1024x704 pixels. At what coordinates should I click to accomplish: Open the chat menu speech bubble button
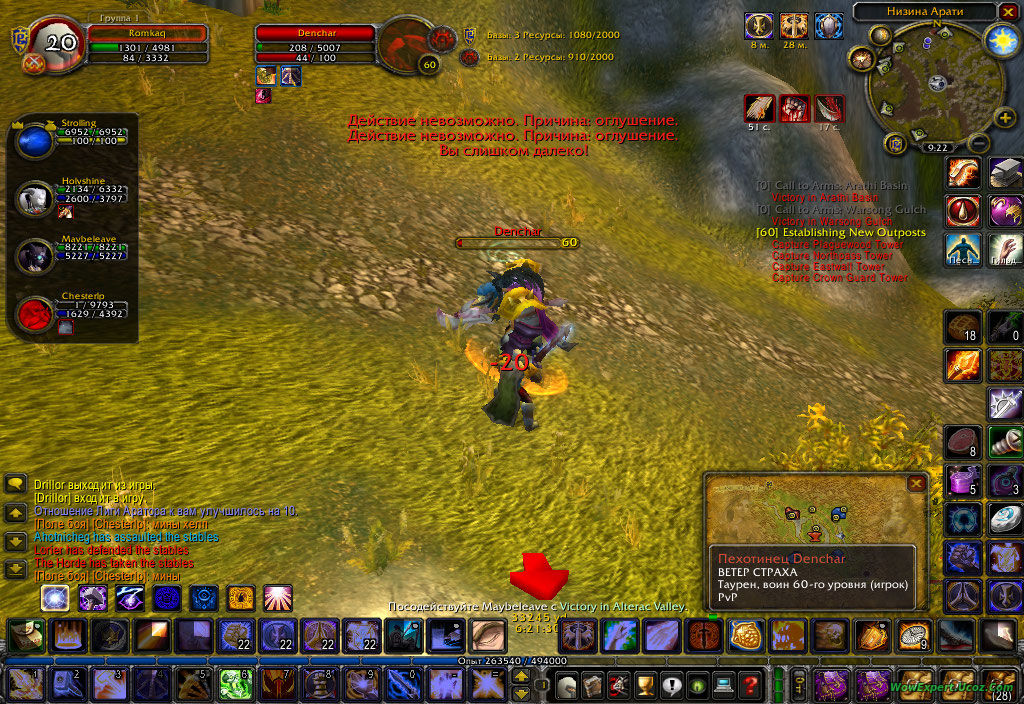15,484
